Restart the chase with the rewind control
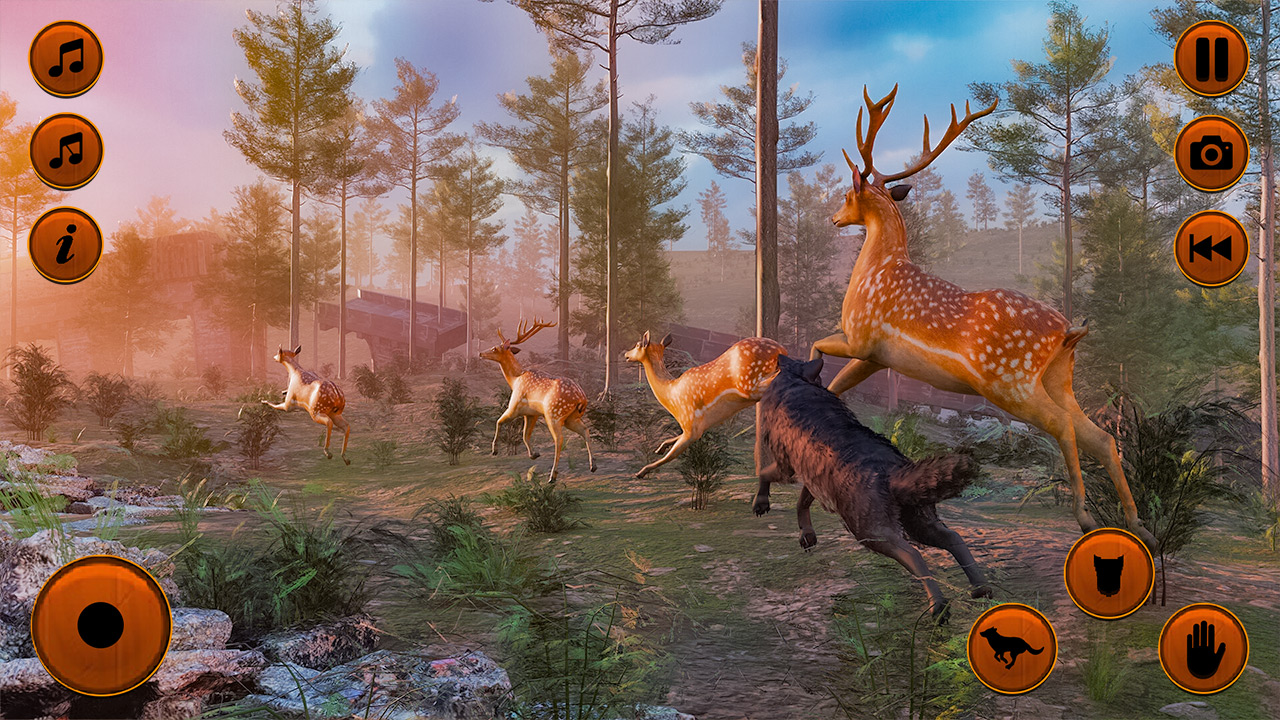The image size is (1280, 720). (1210, 250)
